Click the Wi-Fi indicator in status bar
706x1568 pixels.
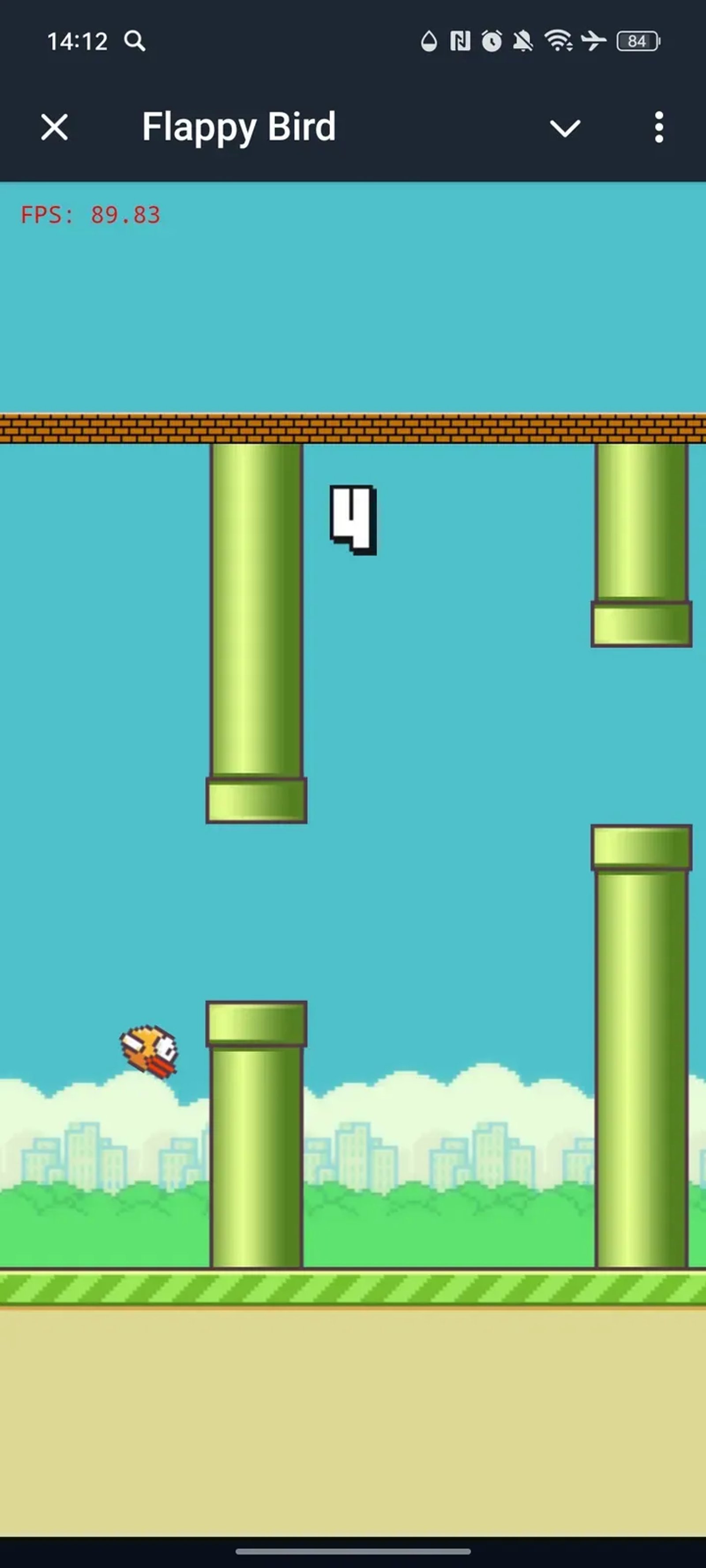click(558, 41)
